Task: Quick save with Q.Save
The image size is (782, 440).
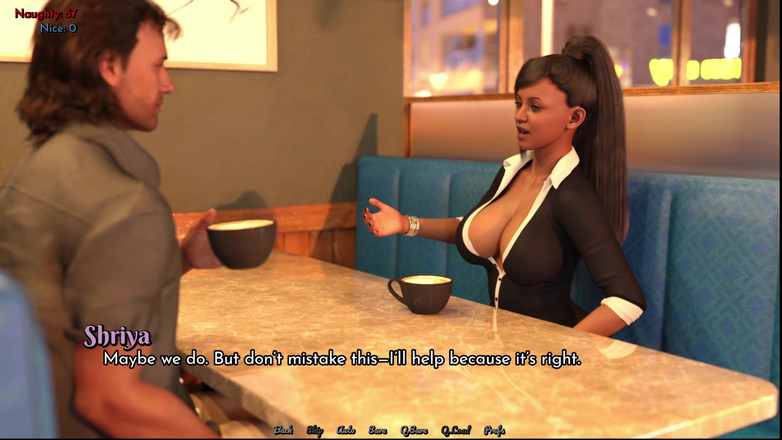Action: (x=414, y=430)
